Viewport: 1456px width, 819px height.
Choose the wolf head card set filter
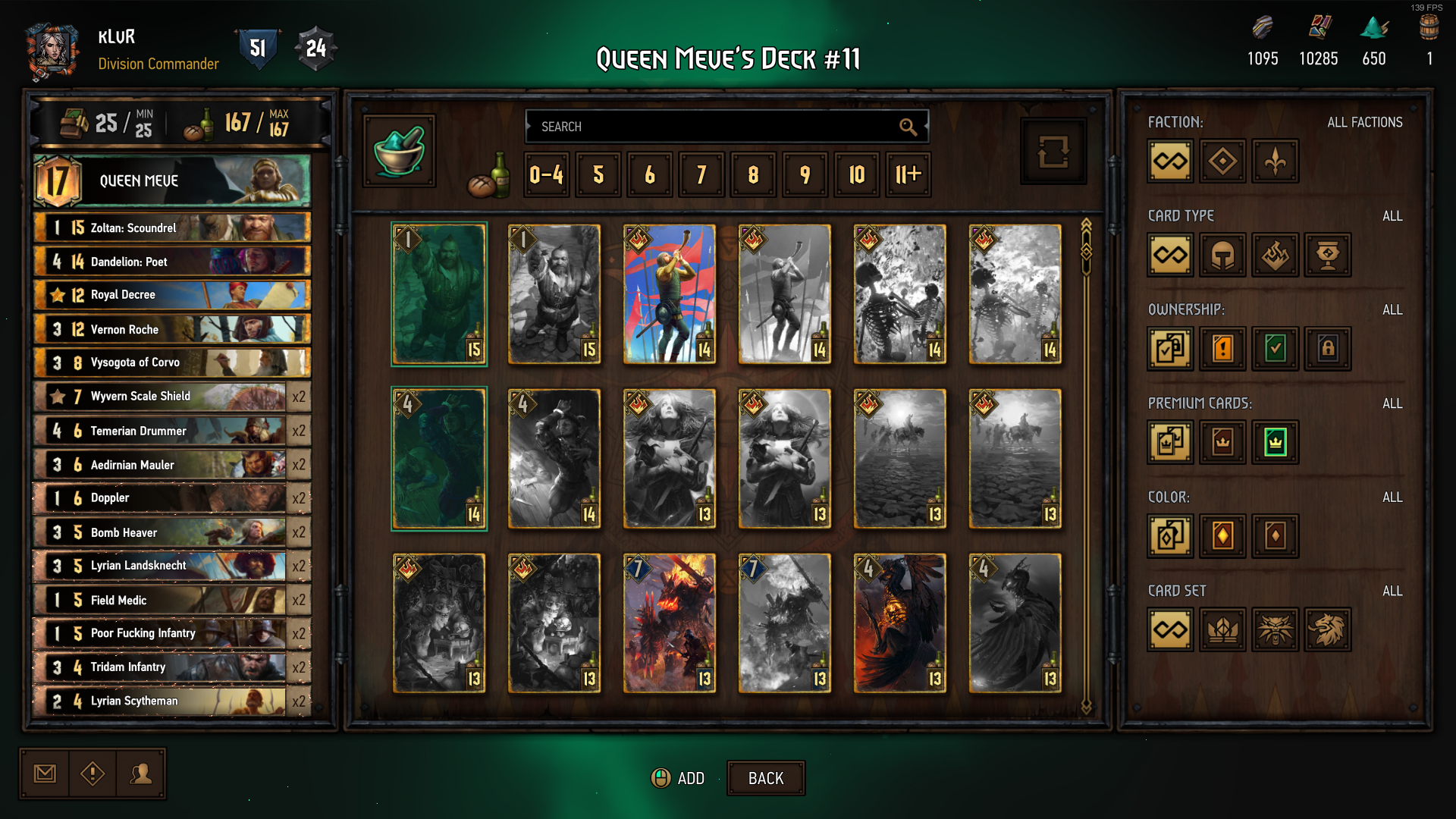coord(1275,629)
